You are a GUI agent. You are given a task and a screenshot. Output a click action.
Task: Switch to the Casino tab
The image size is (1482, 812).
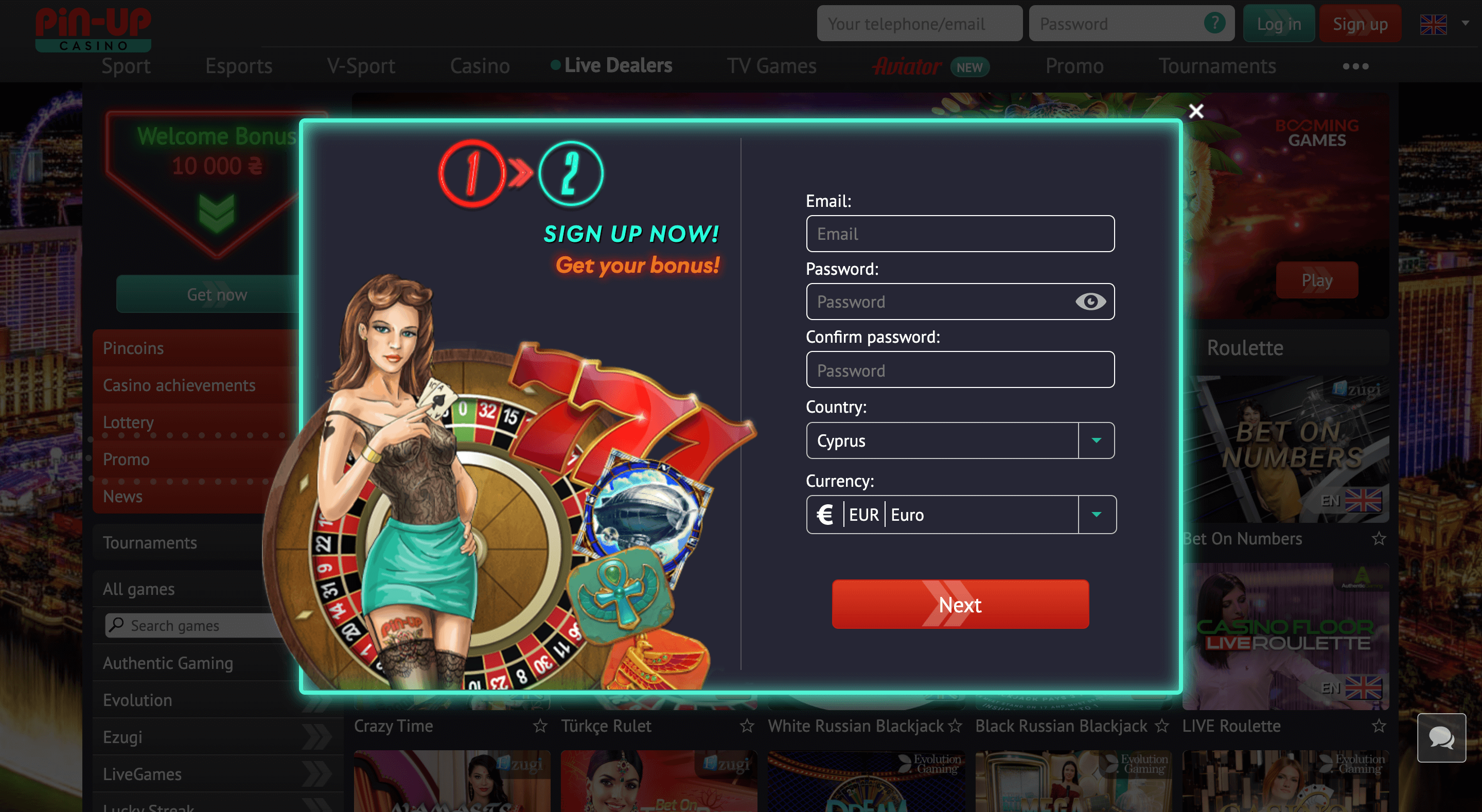coord(479,65)
